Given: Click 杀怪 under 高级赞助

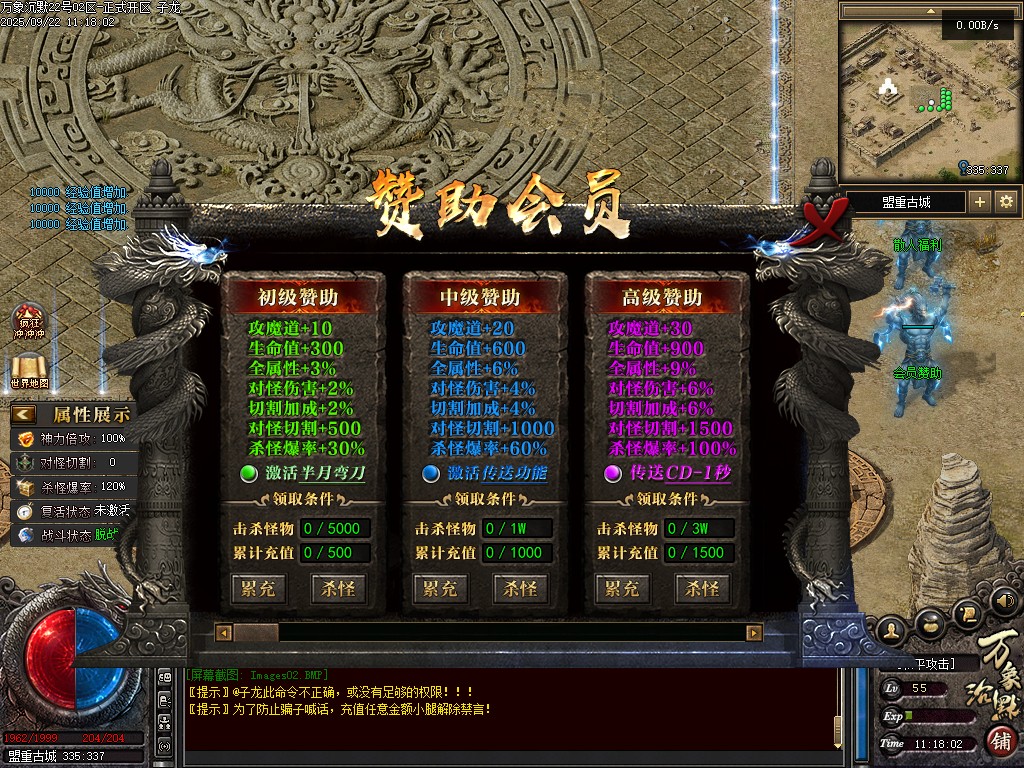Looking at the screenshot, I should 703,588.
